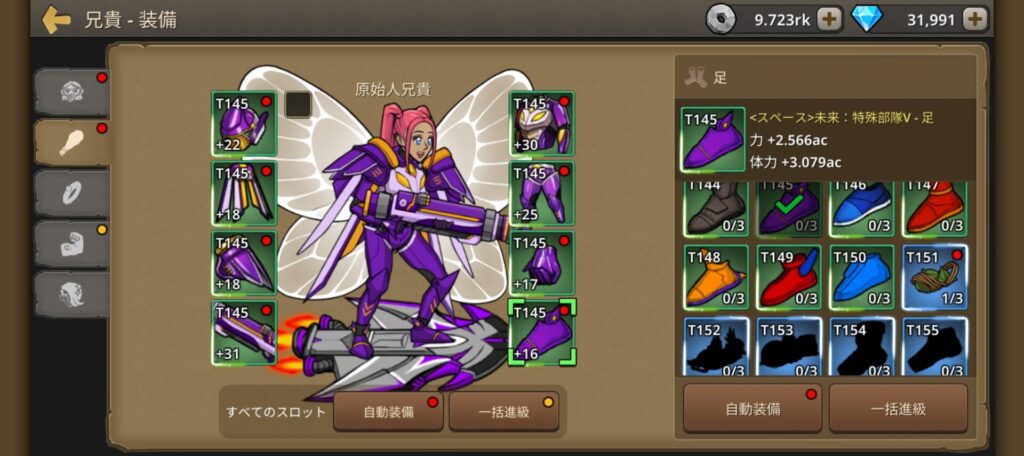Pick the T151 leaf sandal item
The image size is (1024, 456).
[935, 277]
